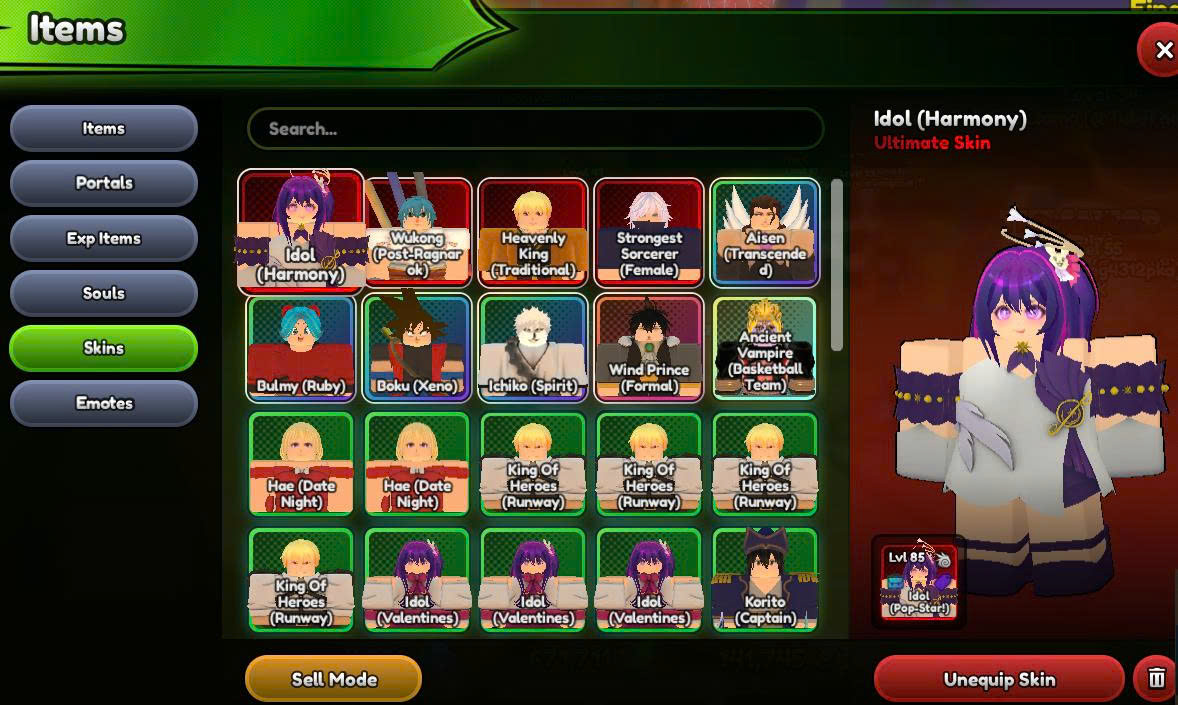Select the Boku (Xeno) skin
The height and width of the screenshot is (705, 1178).
pyautogui.click(x=417, y=348)
